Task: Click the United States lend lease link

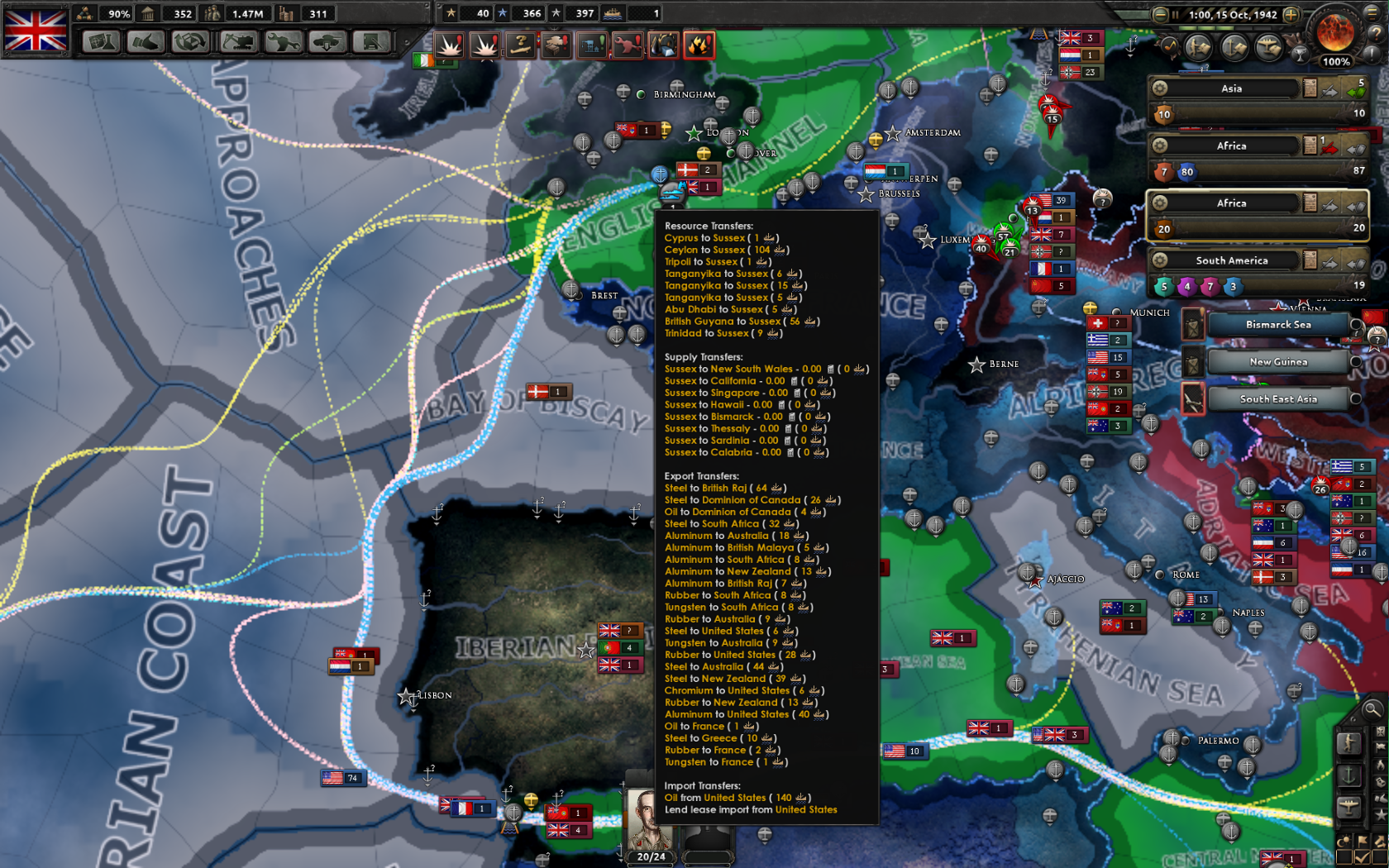Action: [807, 809]
